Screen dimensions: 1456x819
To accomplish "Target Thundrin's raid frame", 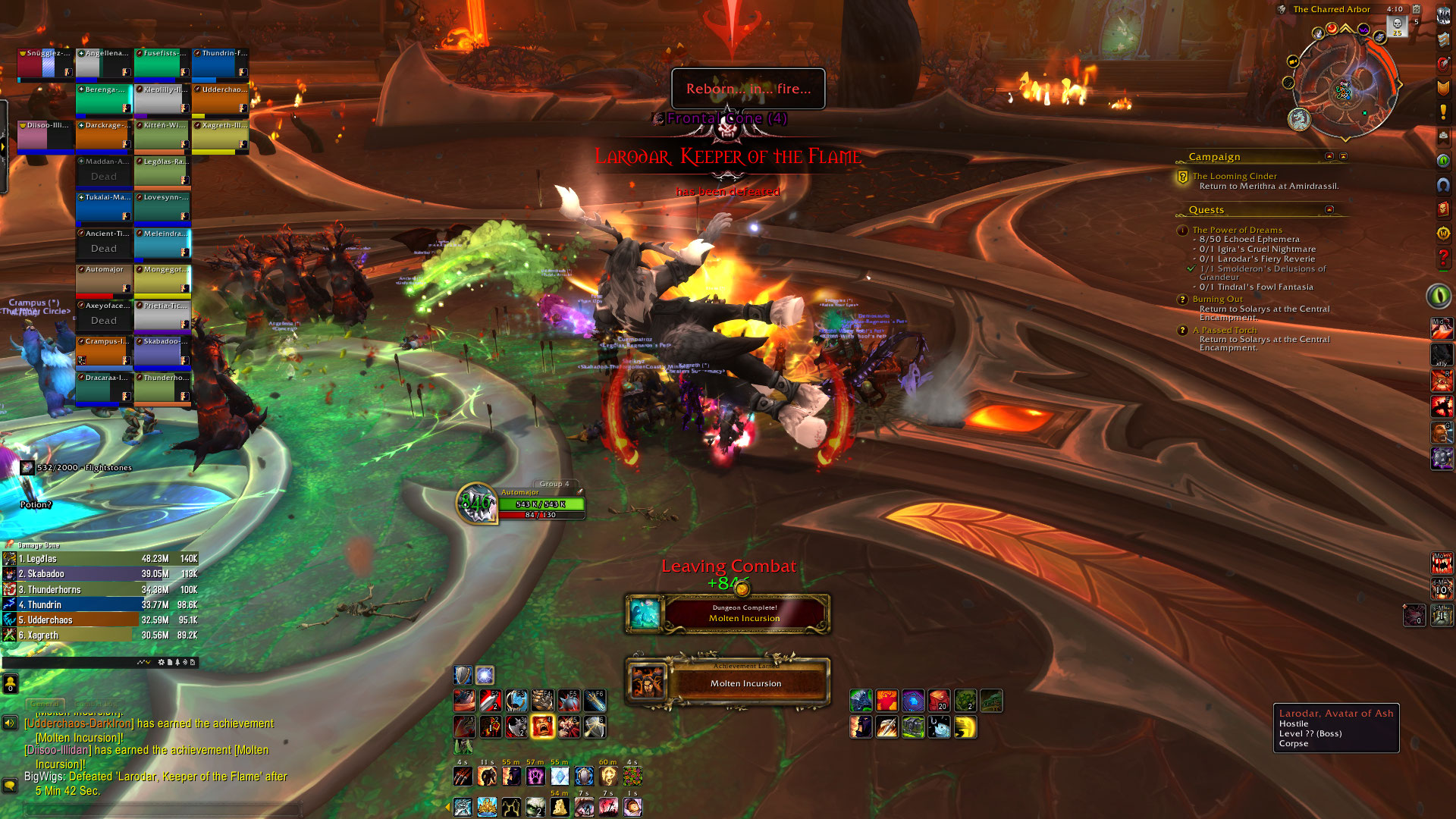I will point(220,64).
